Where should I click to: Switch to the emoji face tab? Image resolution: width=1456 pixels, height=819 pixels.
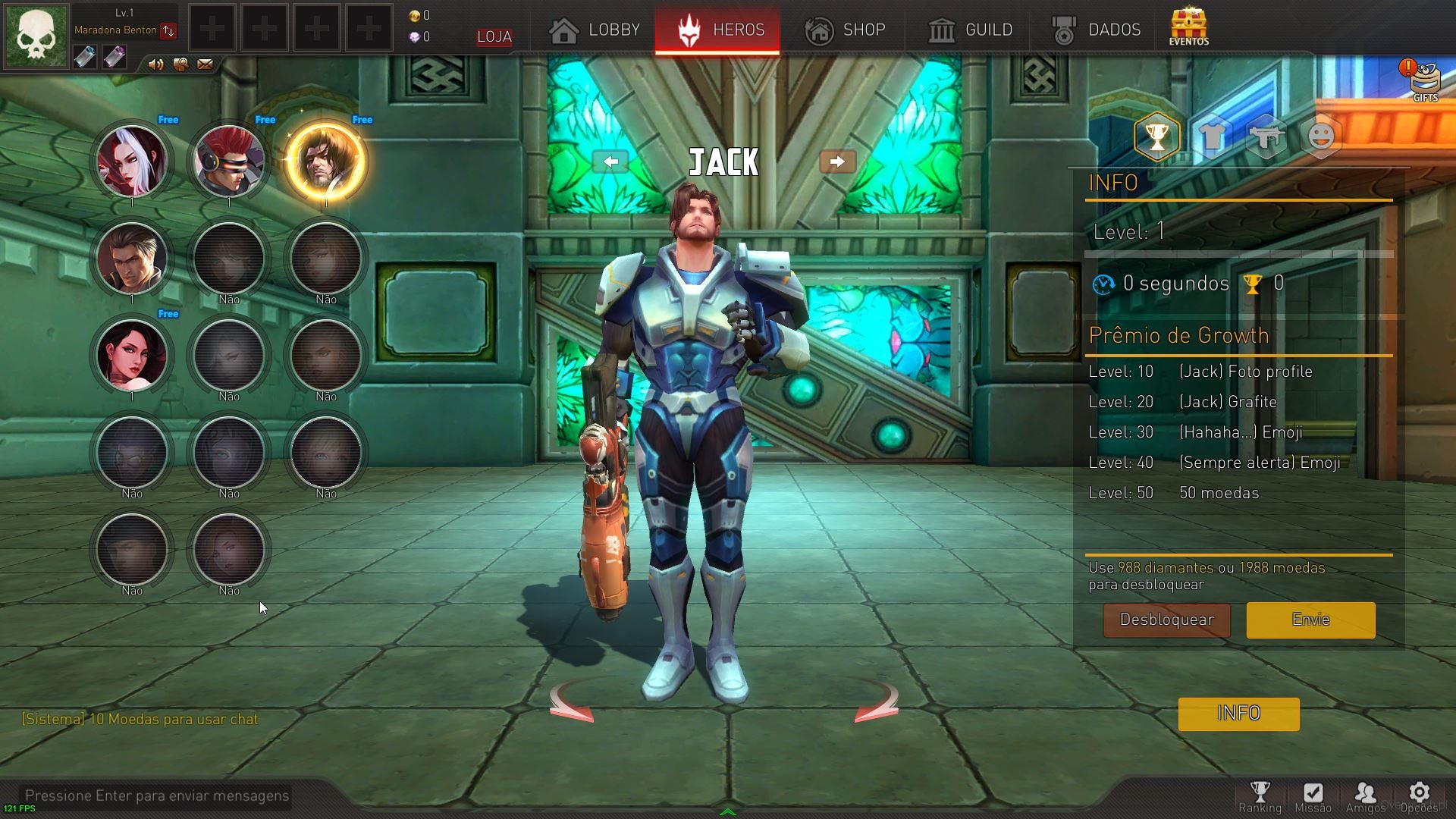tap(1321, 137)
